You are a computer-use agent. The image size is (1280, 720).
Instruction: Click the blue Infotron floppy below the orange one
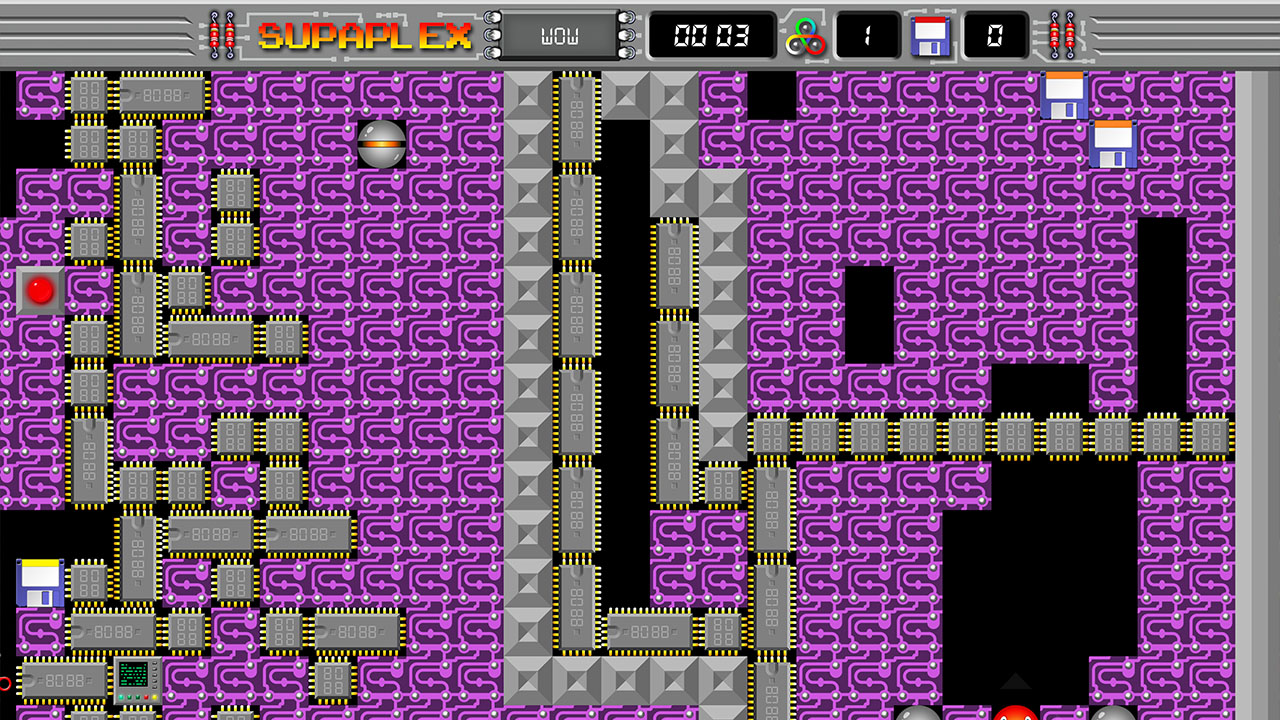click(1111, 144)
